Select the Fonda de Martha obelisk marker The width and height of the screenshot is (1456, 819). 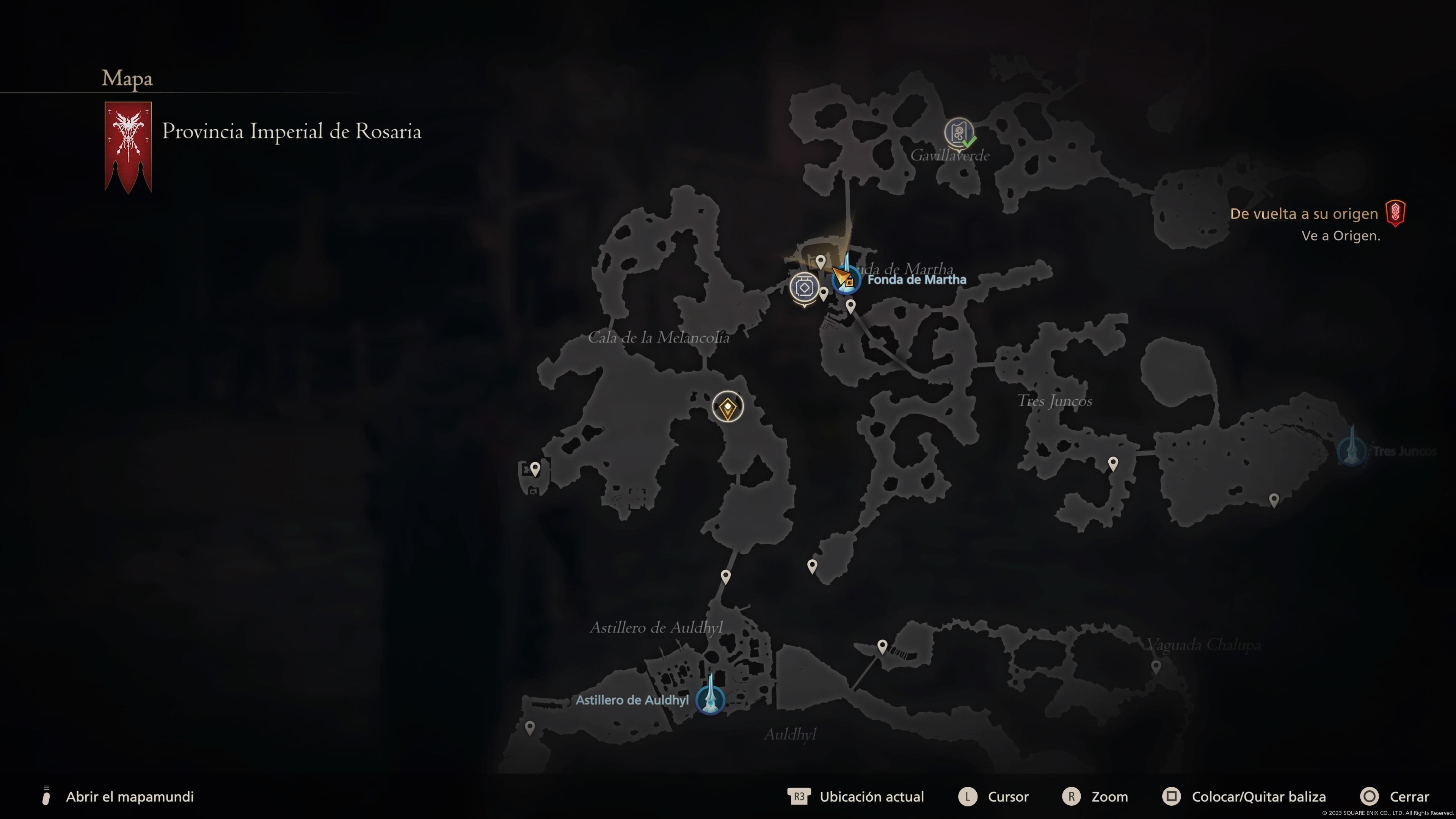(847, 277)
